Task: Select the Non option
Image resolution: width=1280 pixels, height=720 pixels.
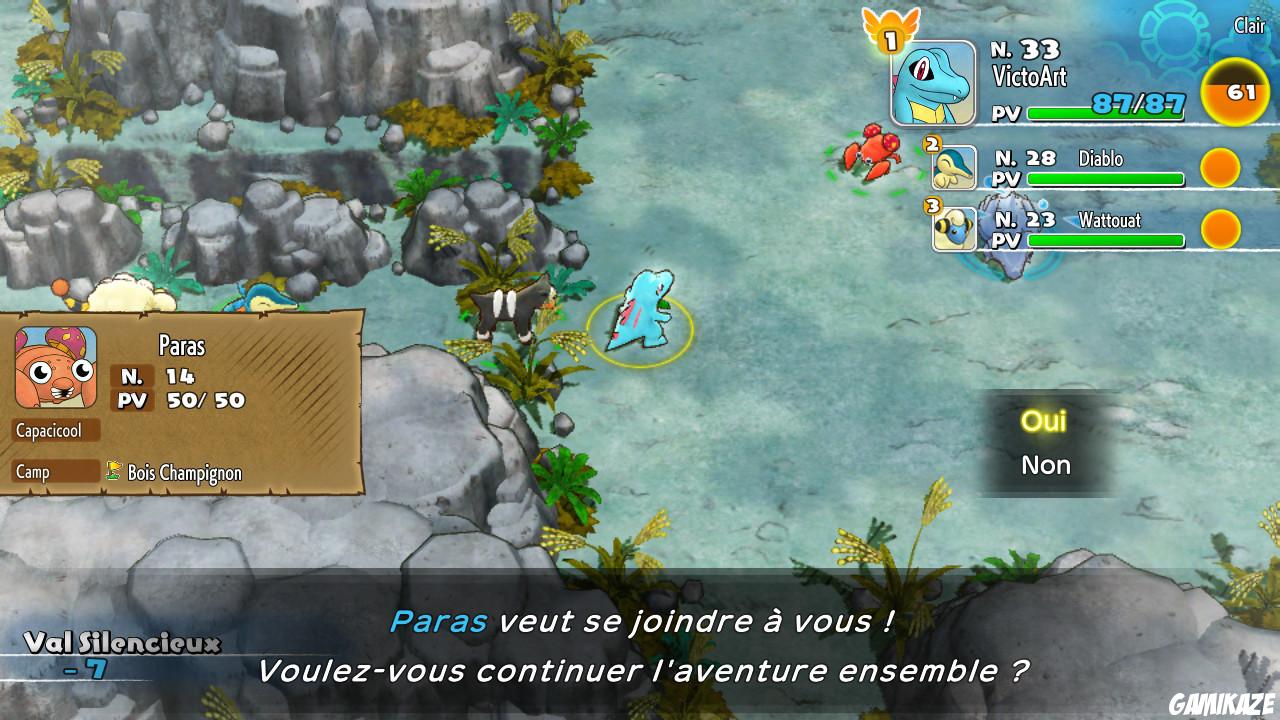Action: [x=1044, y=464]
